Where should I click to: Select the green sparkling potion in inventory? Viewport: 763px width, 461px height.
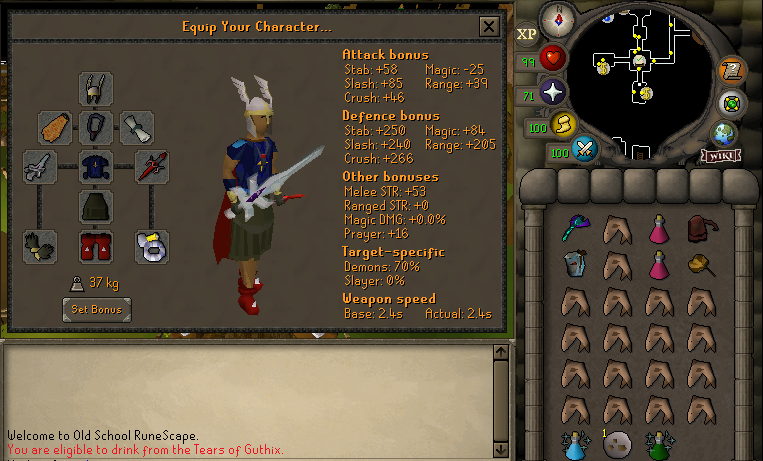tap(660, 443)
